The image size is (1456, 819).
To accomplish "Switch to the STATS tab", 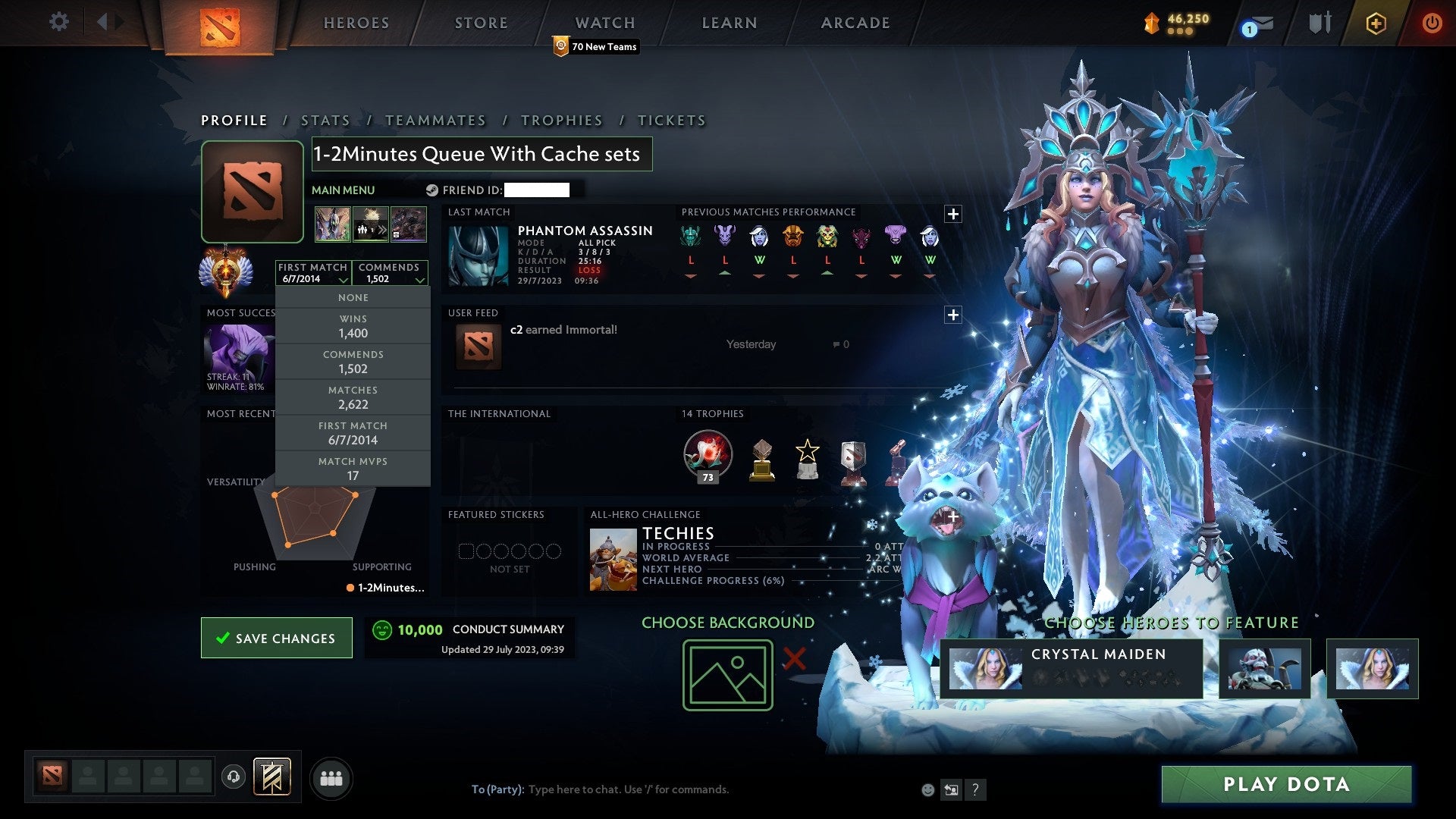I will pos(325,120).
